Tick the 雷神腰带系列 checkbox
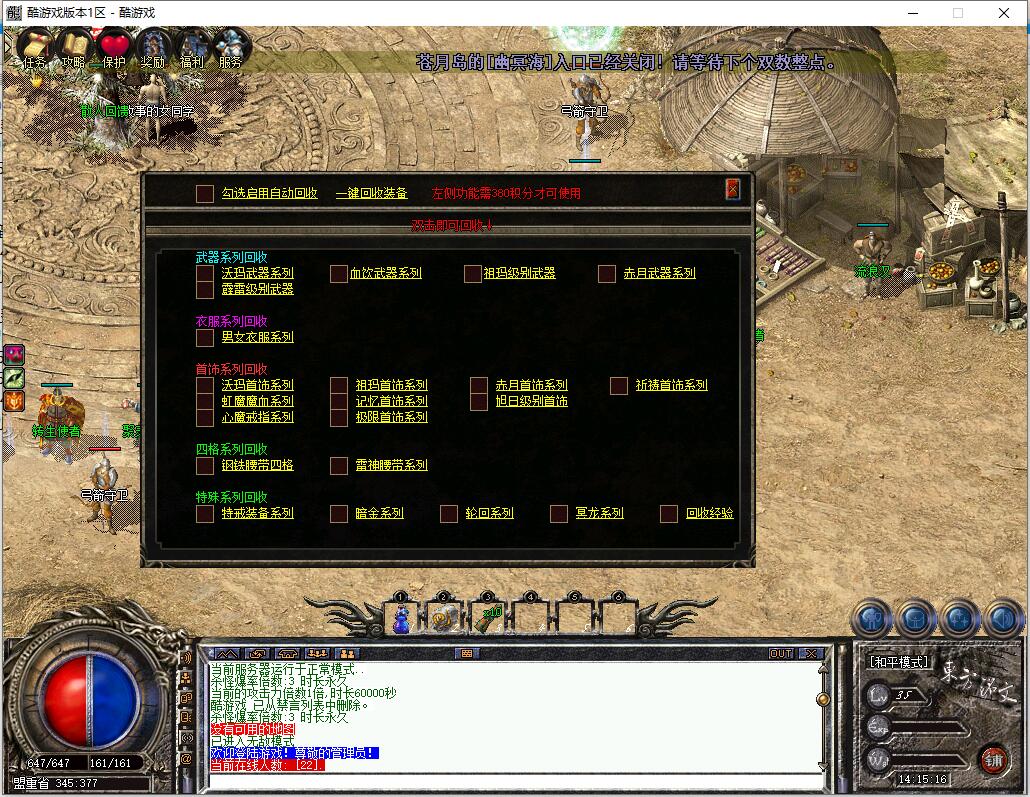Screen dimensions: 1030x797 tap(339, 465)
